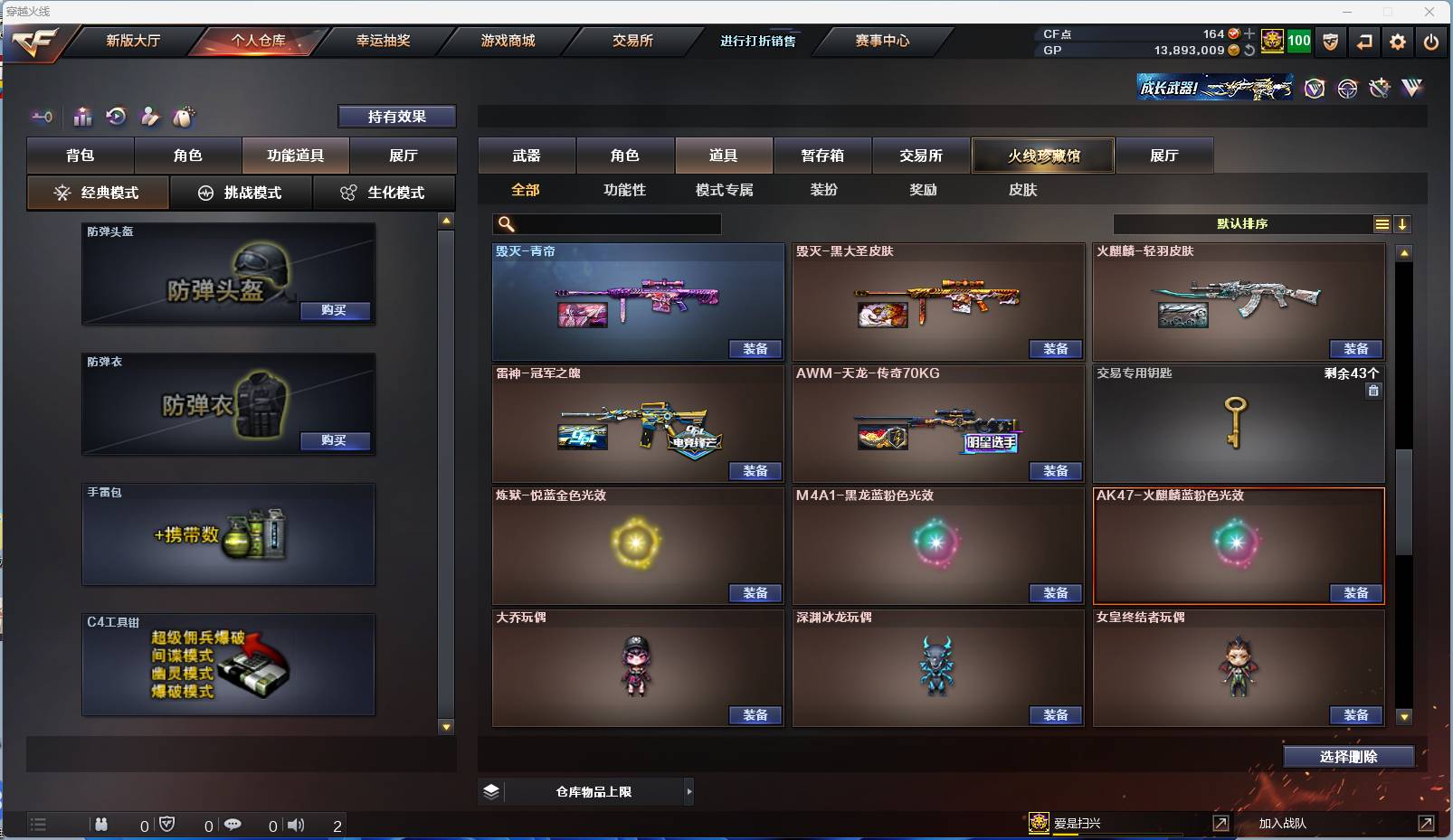
Task: Click the 持有效果 button
Action: point(397,116)
